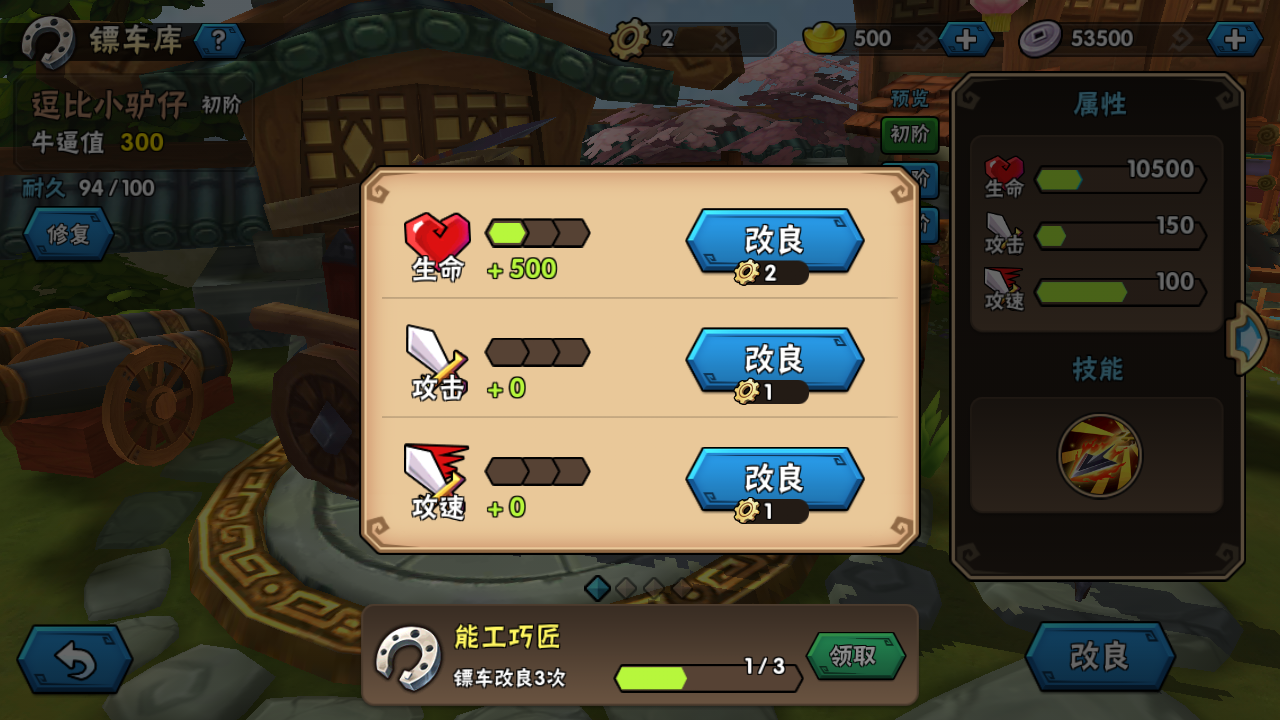Click the large 改良 button at bottom right
The image size is (1280, 720).
click(x=1099, y=656)
